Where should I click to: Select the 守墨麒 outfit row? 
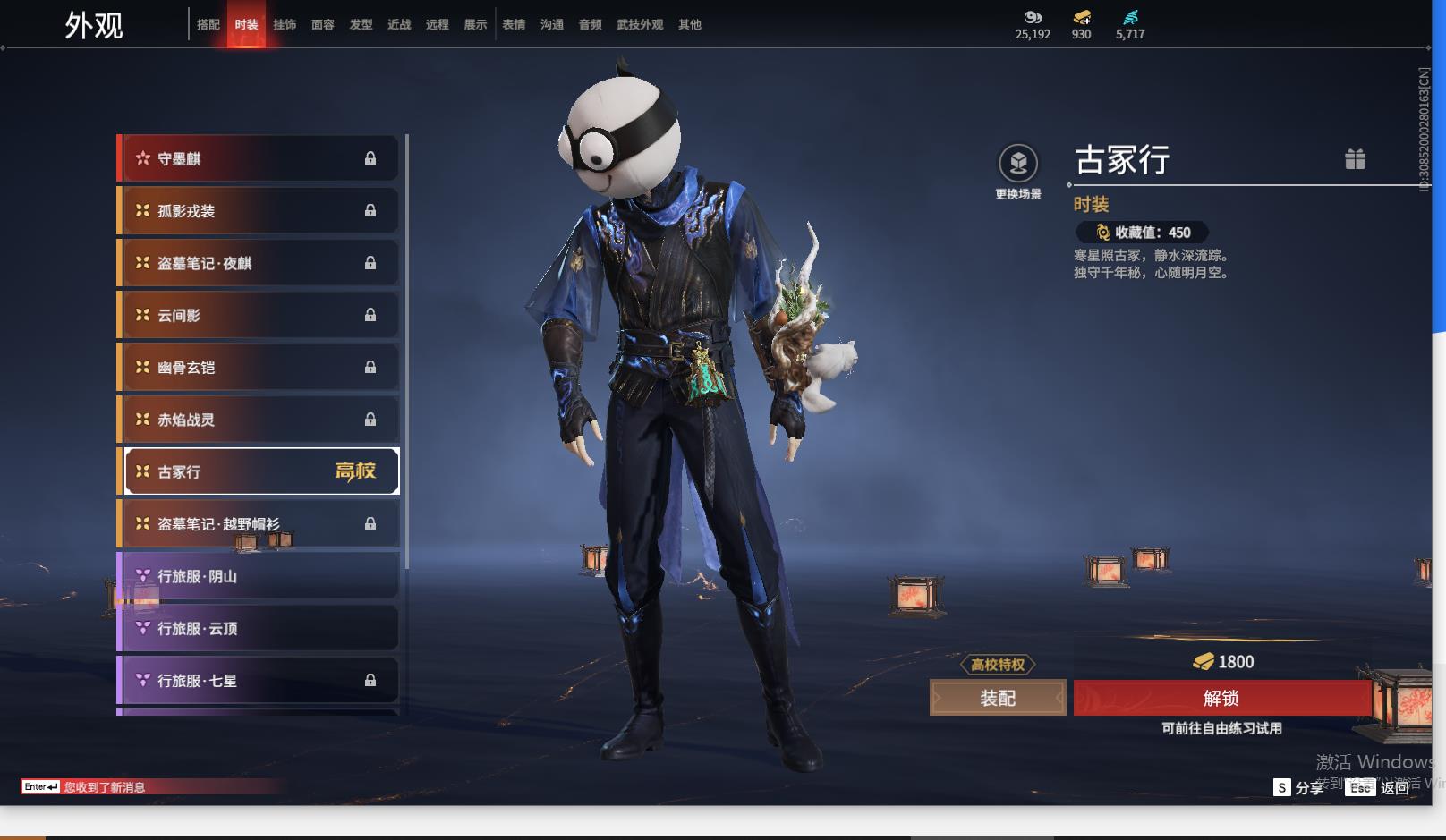(x=259, y=158)
